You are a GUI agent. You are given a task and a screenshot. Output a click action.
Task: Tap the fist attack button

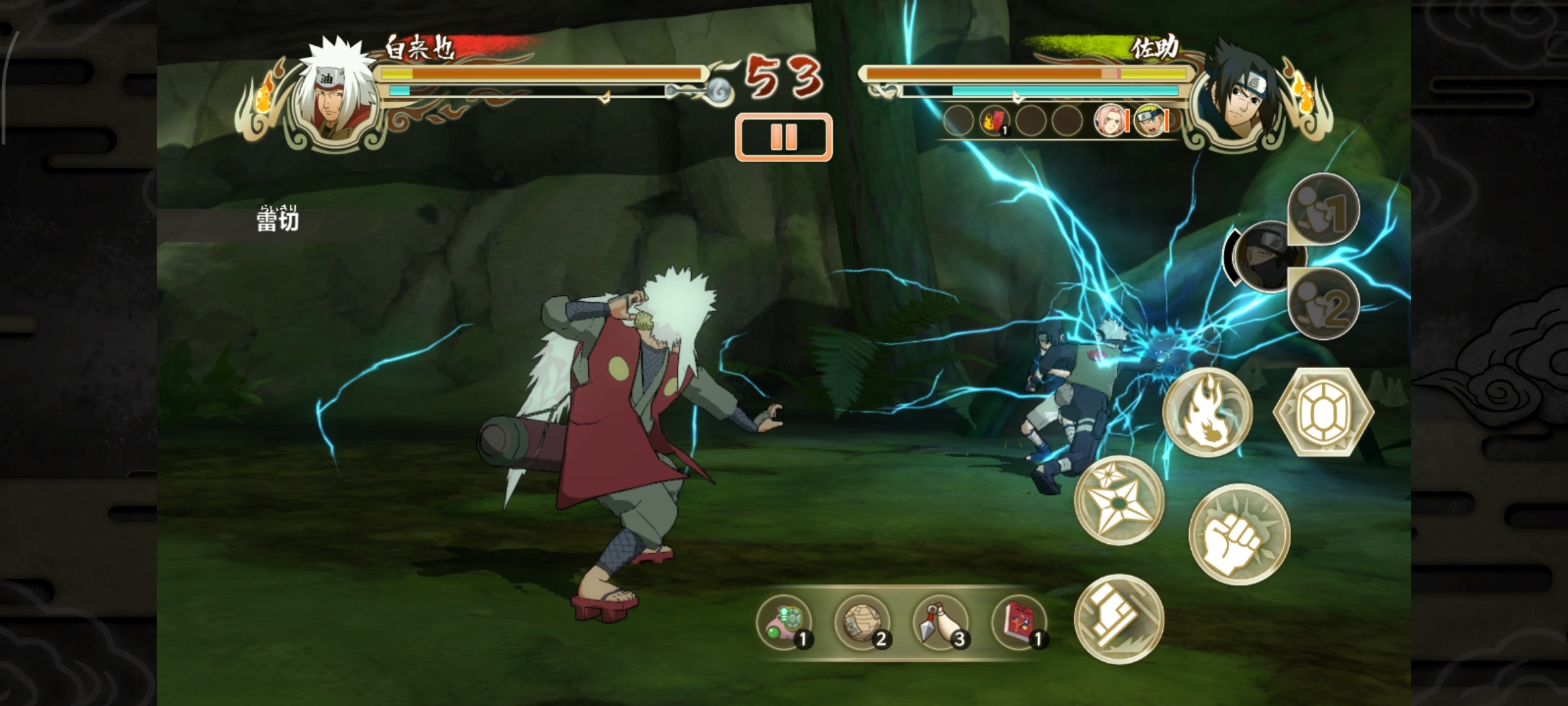click(x=1239, y=533)
